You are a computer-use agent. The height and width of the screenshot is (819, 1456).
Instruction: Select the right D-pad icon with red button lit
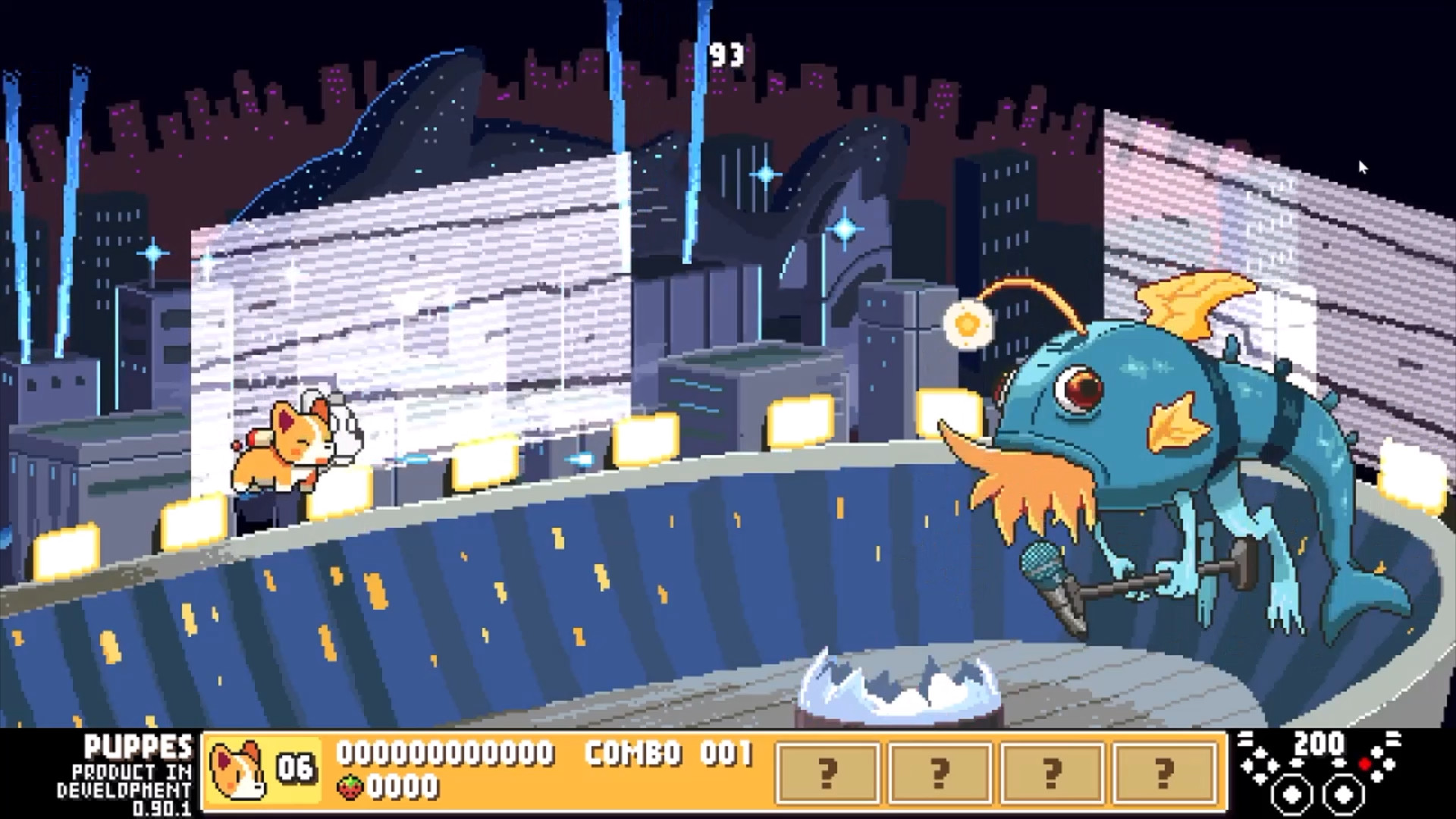tap(1376, 764)
